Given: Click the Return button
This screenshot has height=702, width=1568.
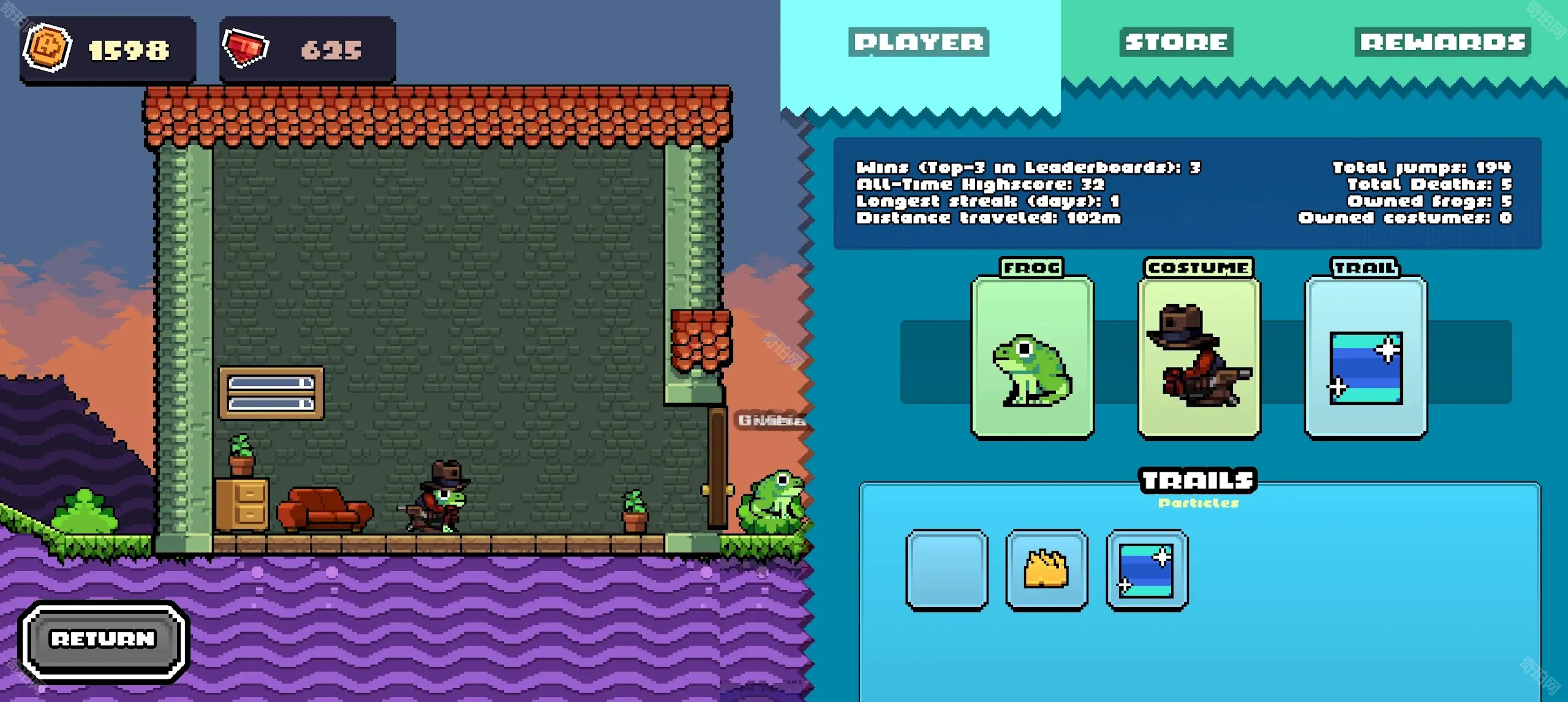Looking at the screenshot, I should [104, 640].
